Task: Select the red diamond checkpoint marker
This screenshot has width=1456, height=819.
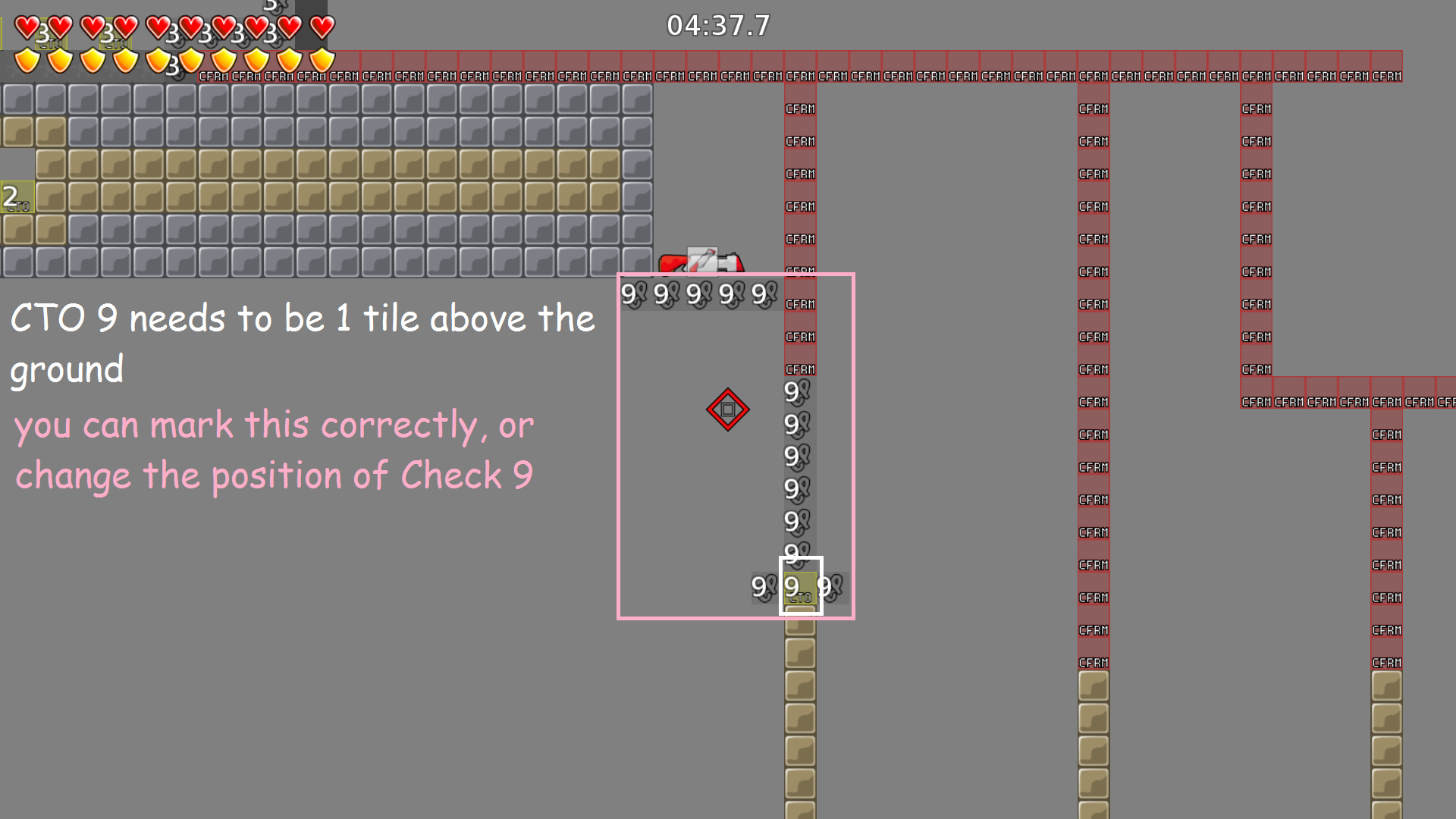Action: pyautogui.click(x=727, y=409)
